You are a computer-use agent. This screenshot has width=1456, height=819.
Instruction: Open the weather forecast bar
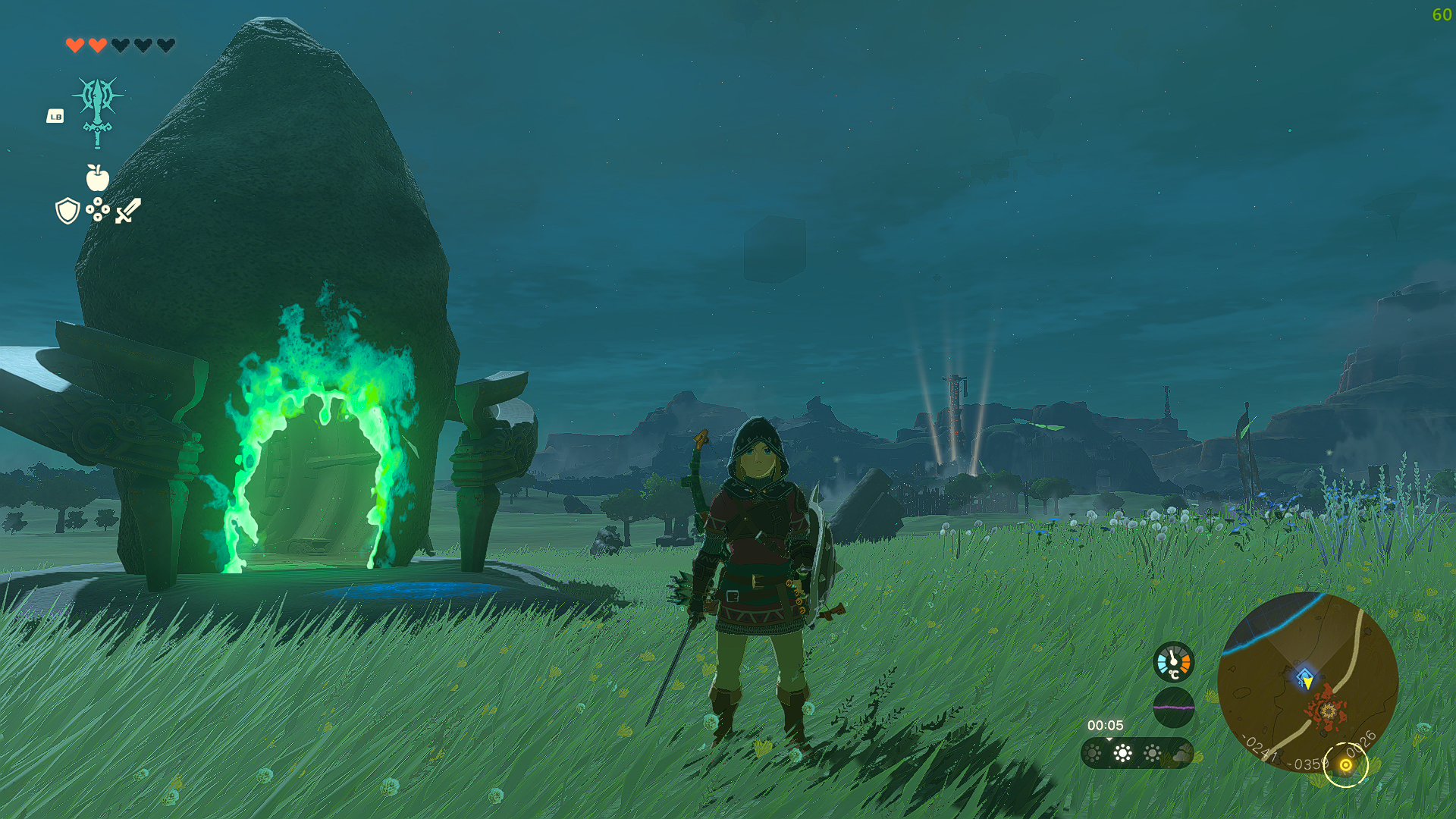point(1137,753)
